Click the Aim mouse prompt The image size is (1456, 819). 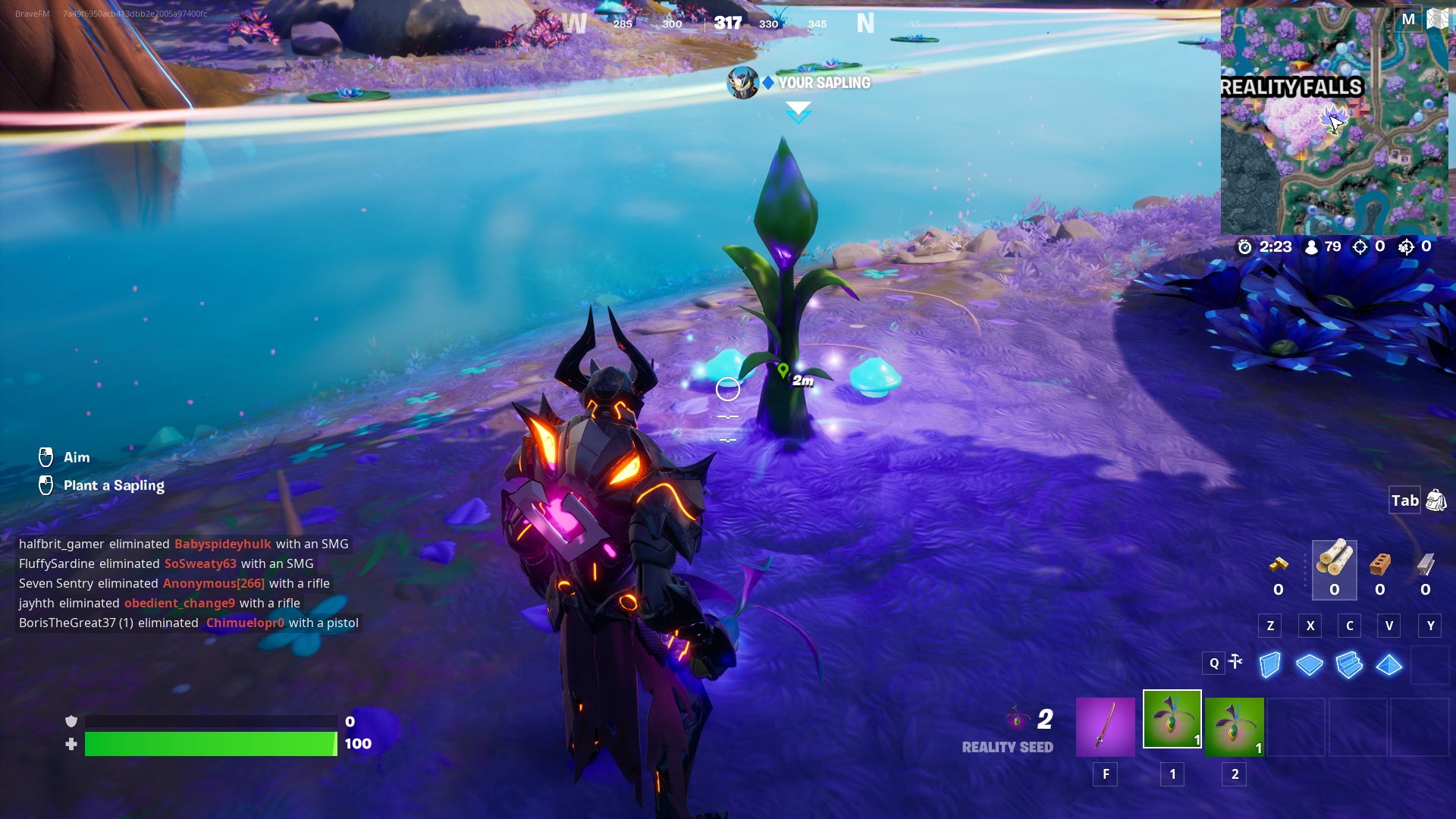click(67, 457)
